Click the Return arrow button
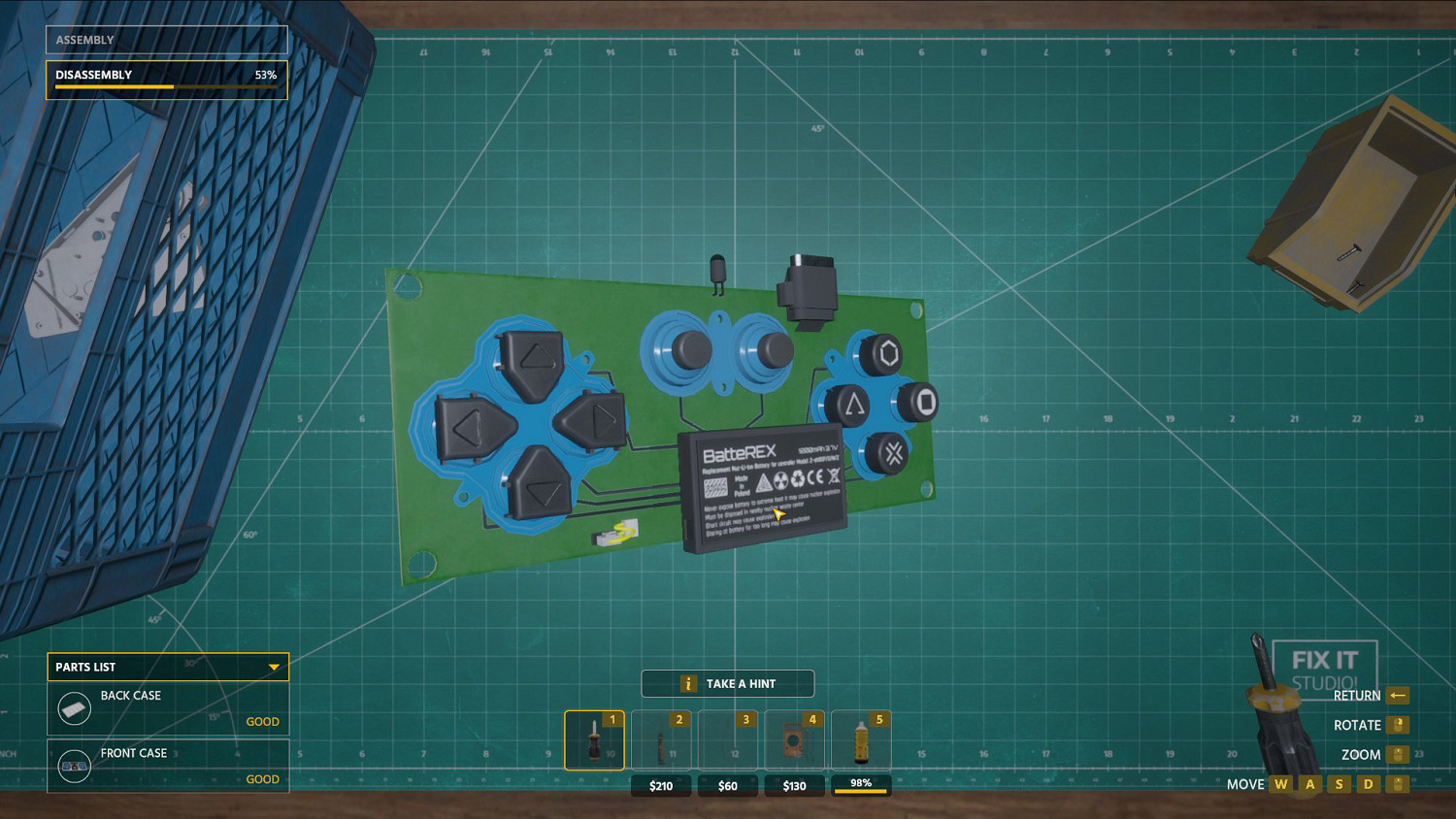The height and width of the screenshot is (819, 1456). pyautogui.click(x=1398, y=696)
